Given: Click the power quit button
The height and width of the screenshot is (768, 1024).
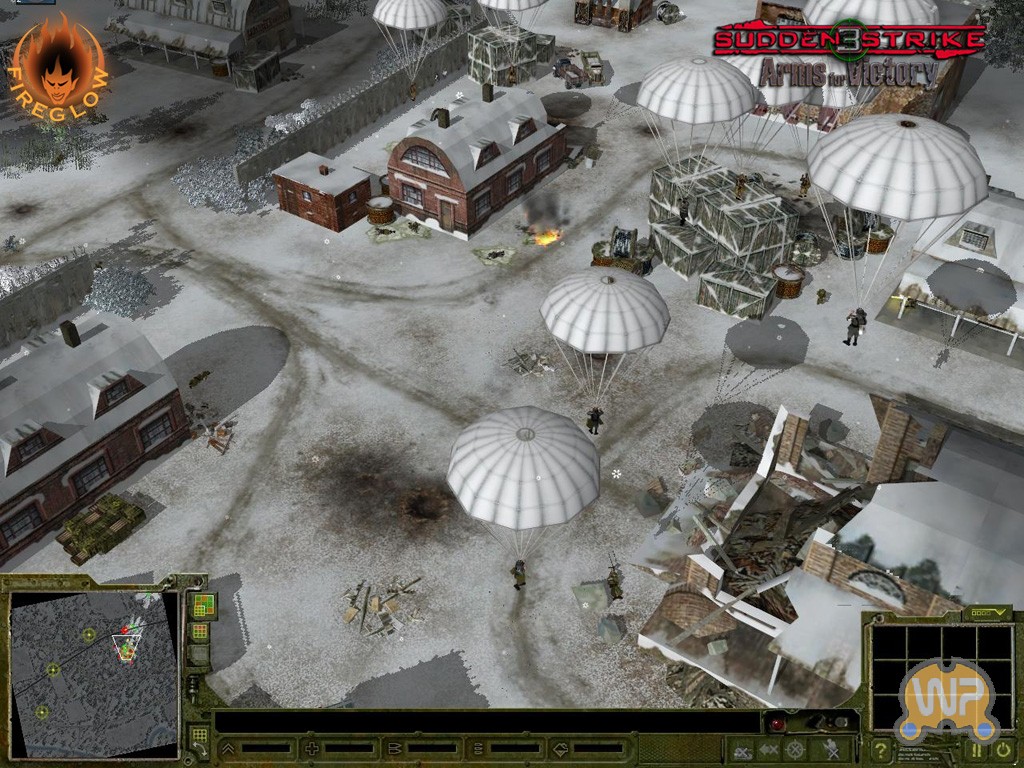Looking at the screenshot, I should pyautogui.click(x=1003, y=749).
